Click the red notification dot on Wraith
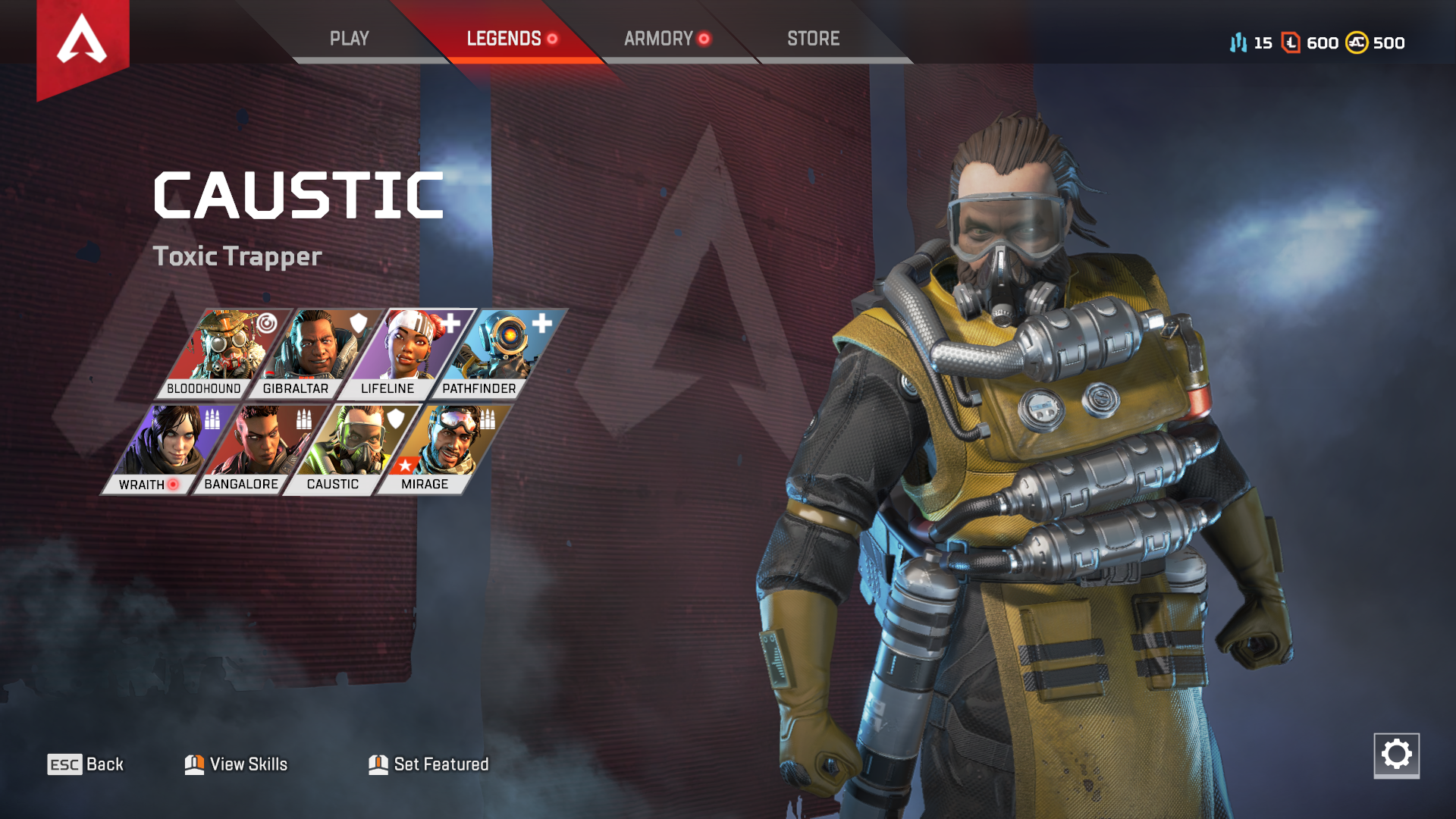The height and width of the screenshot is (819, 1456). 174,483
